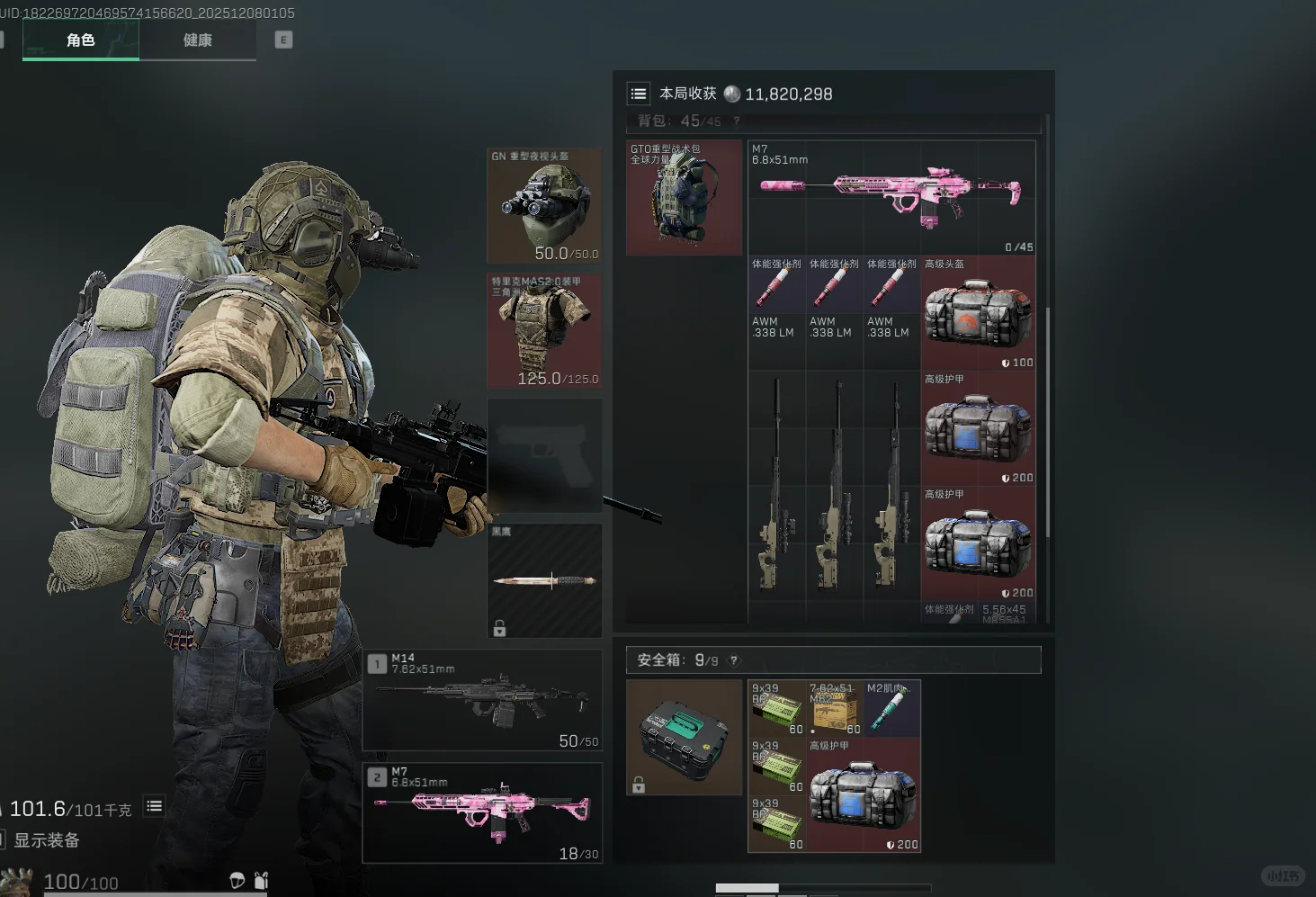Click the GTO heavy tactical backpack slot

pos(684,197)
